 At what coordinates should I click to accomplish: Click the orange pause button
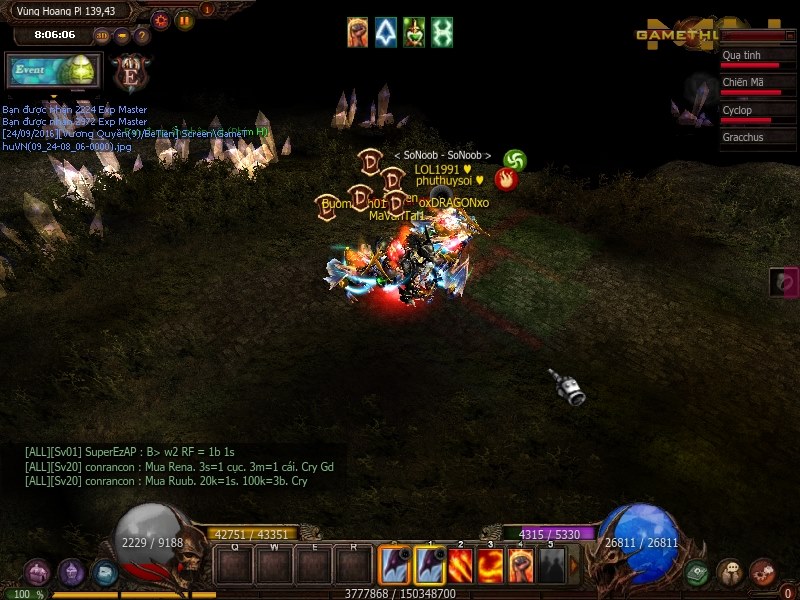[x=185, y=19]
